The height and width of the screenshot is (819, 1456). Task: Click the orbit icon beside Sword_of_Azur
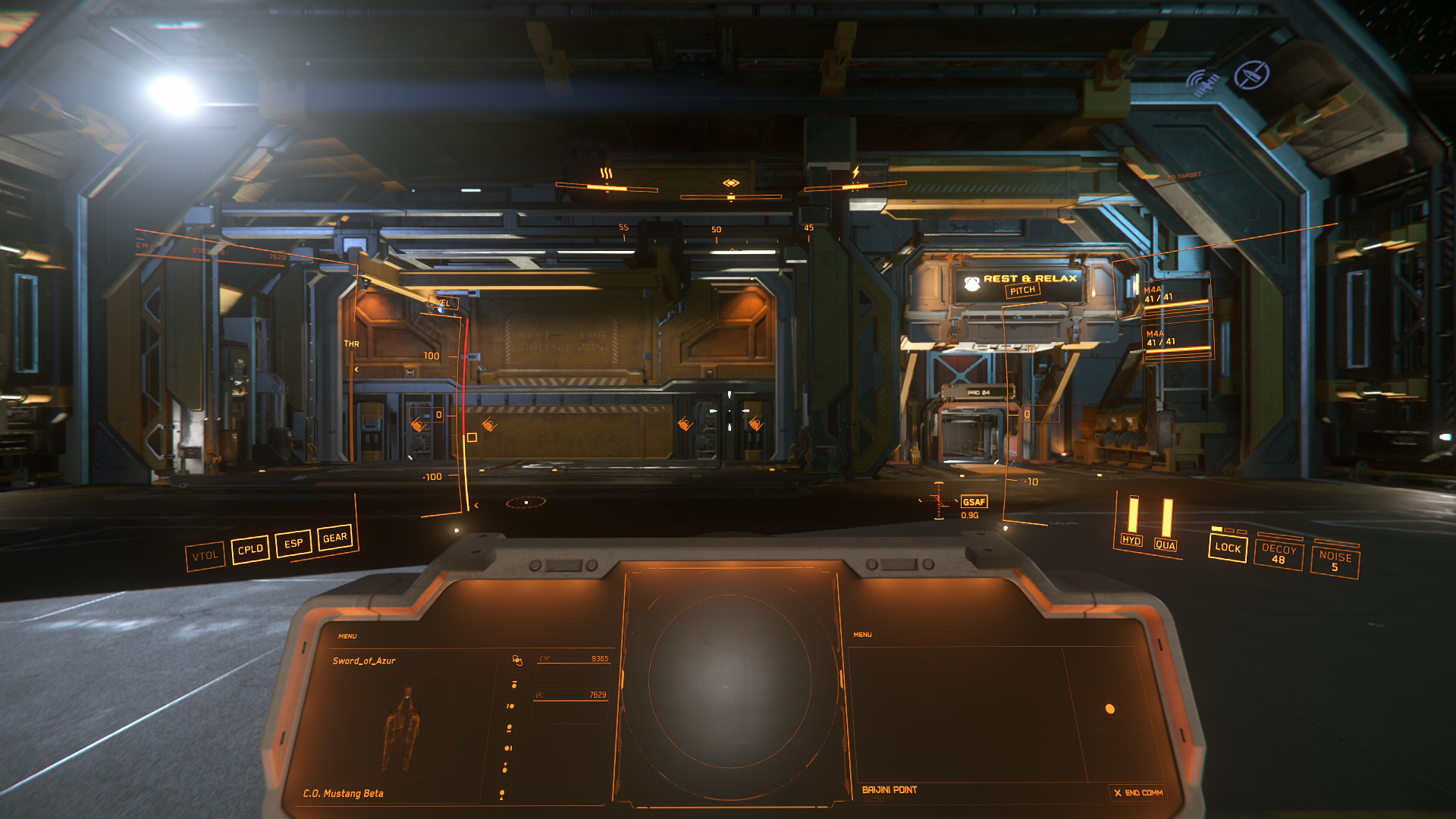[x=517, y=661]
